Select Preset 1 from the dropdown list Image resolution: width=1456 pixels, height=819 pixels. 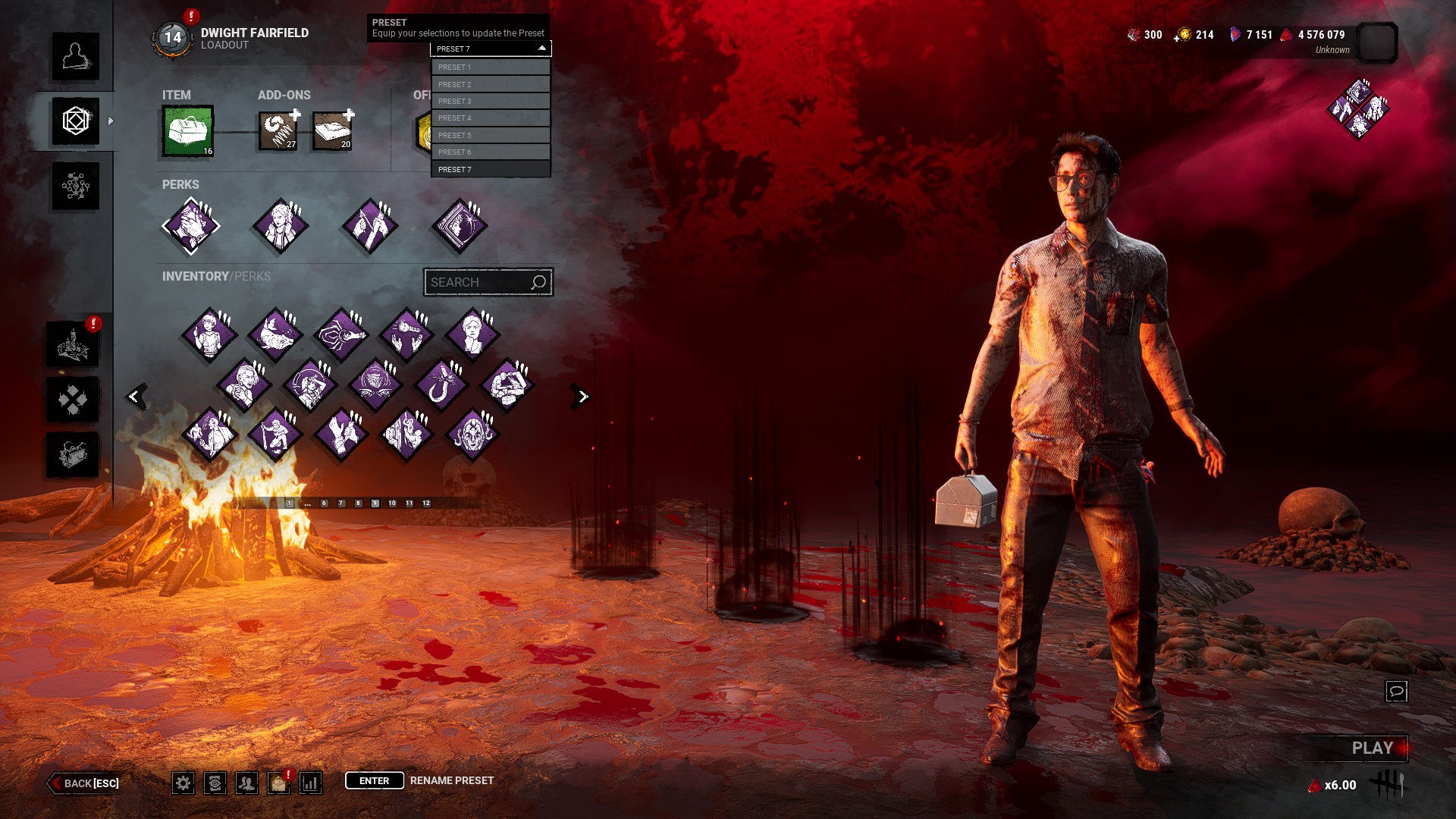click(491, 67)
